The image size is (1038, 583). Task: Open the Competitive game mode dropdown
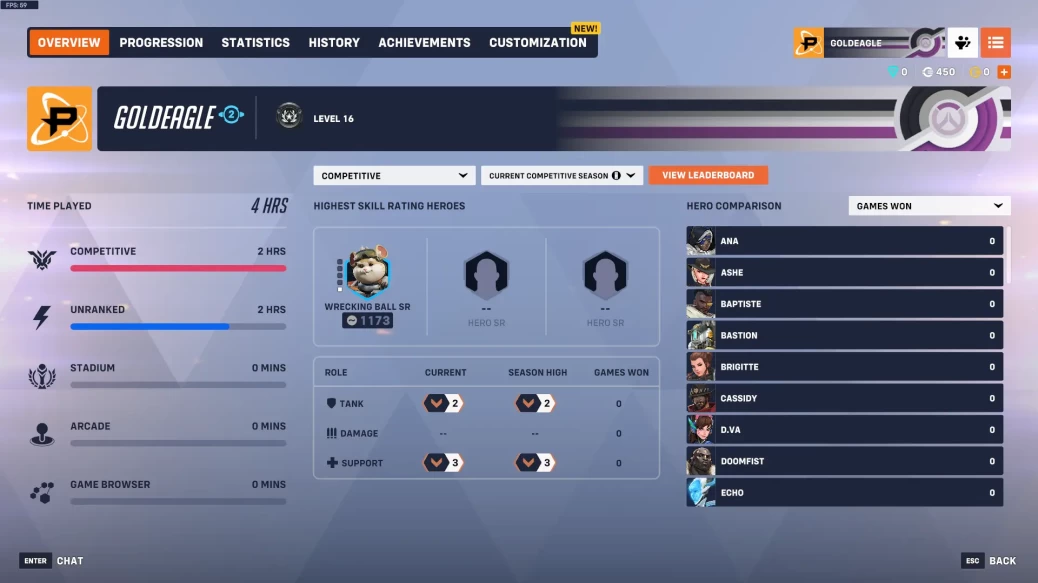point(394,175)
